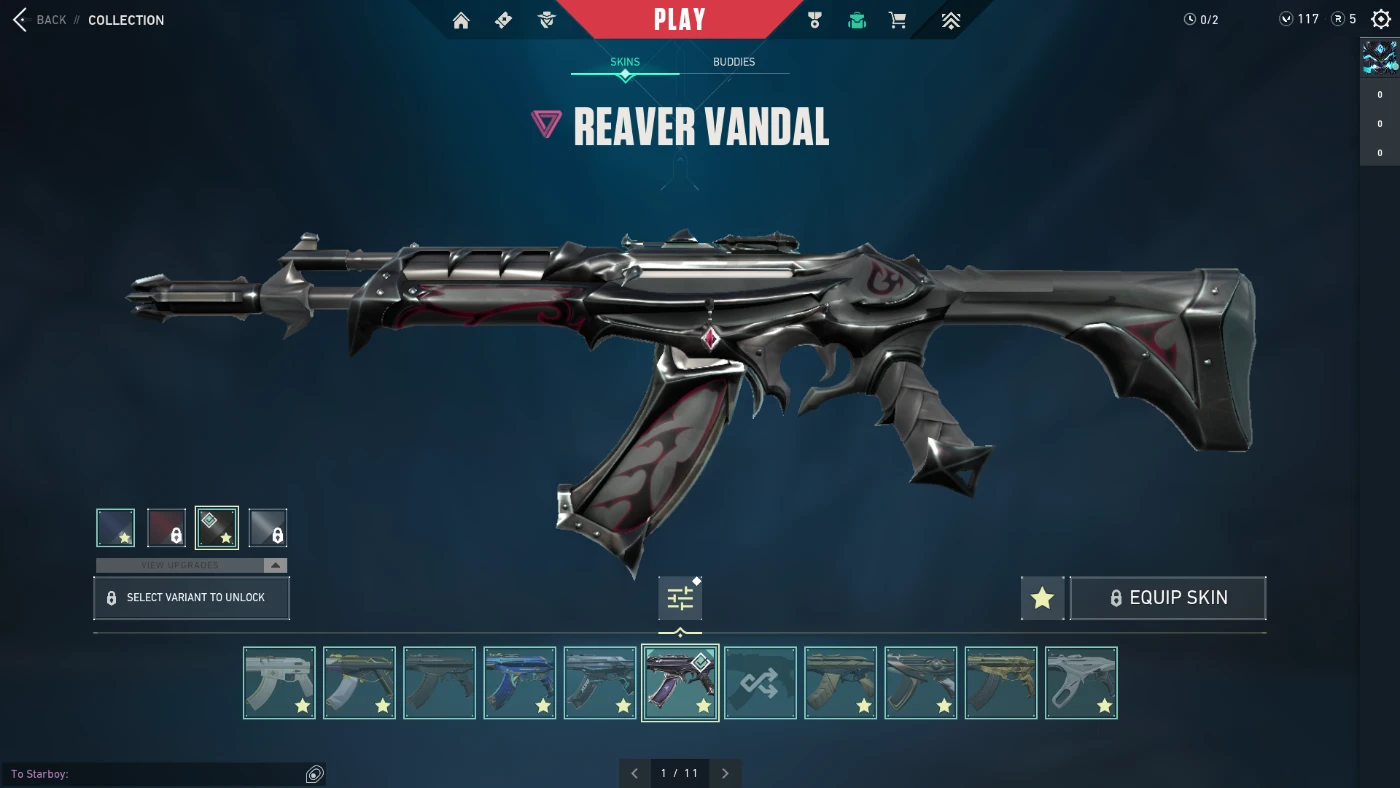Expand the View Upgrades panel

tap(192, 565)
